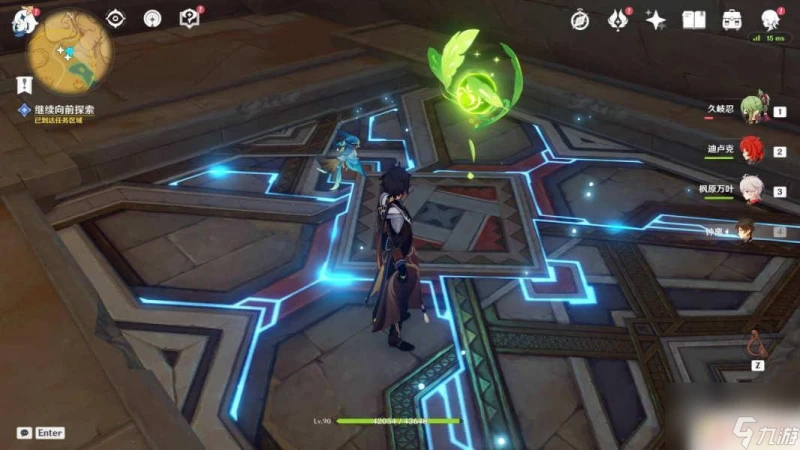Open the adventurer handbook book icon

coord(694,19)
